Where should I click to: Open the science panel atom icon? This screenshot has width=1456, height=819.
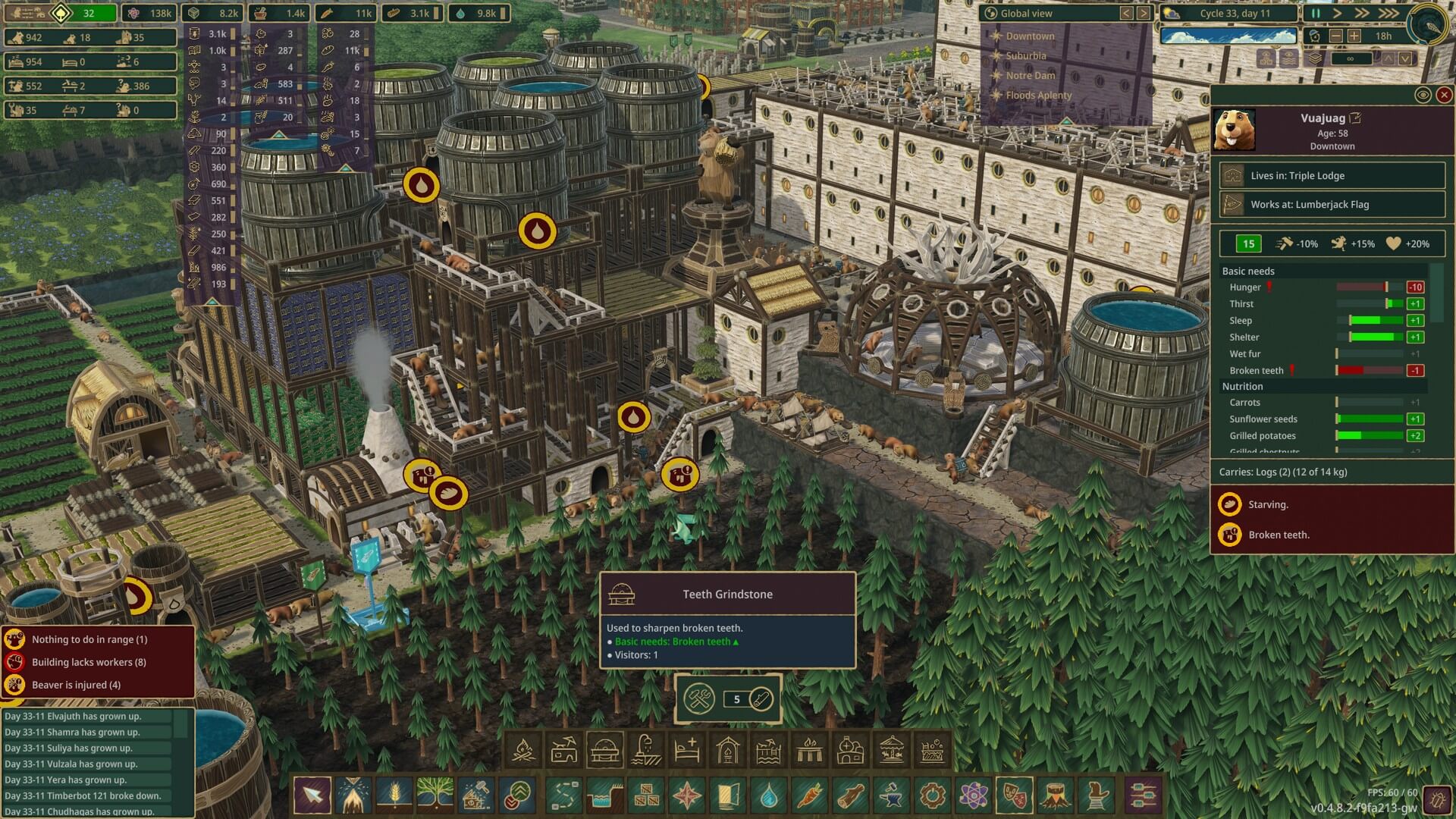(x=973, y=796)
